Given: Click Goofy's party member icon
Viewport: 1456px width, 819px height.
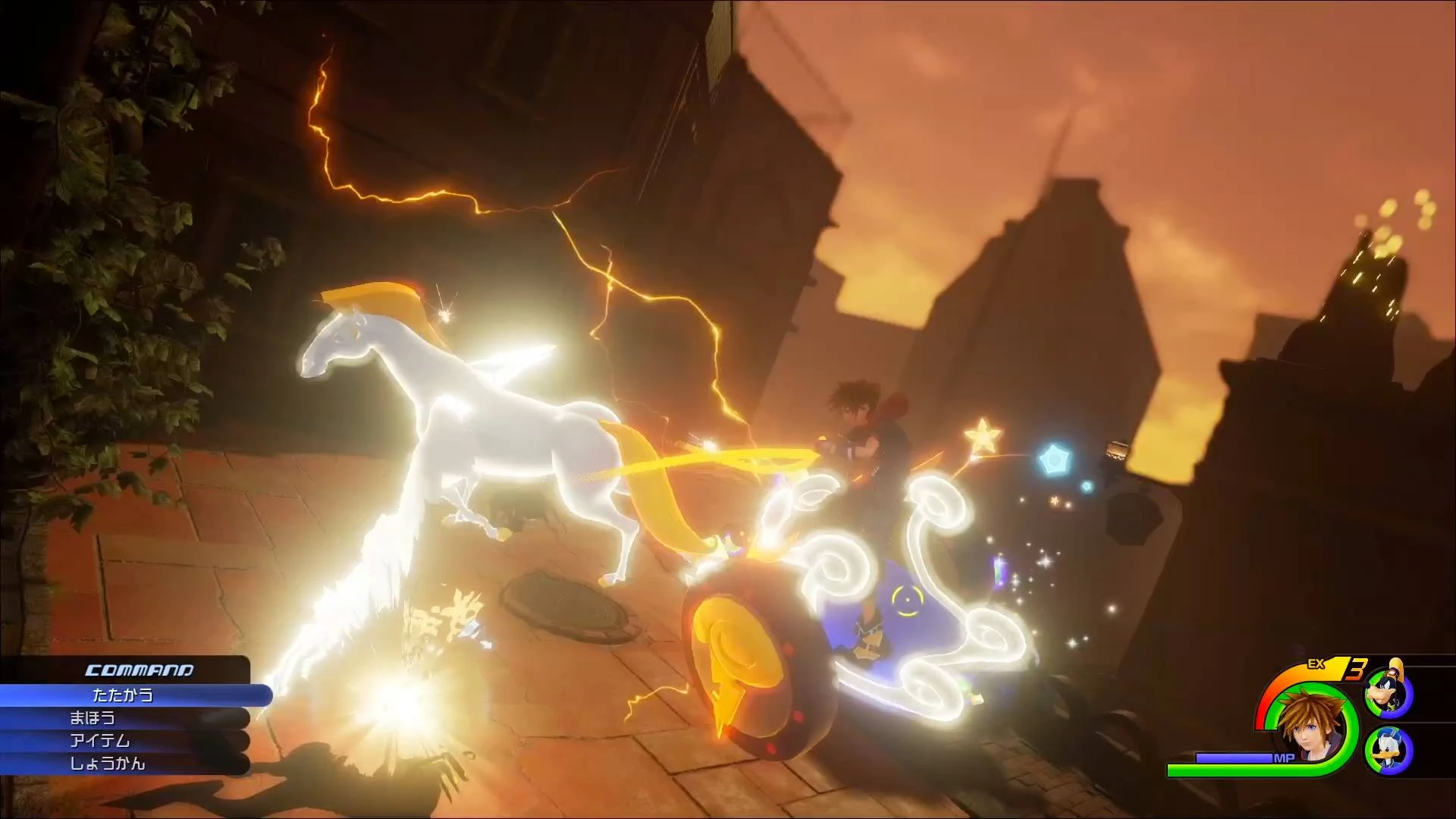Looking at the screenshot, I should coord(1386,691).
